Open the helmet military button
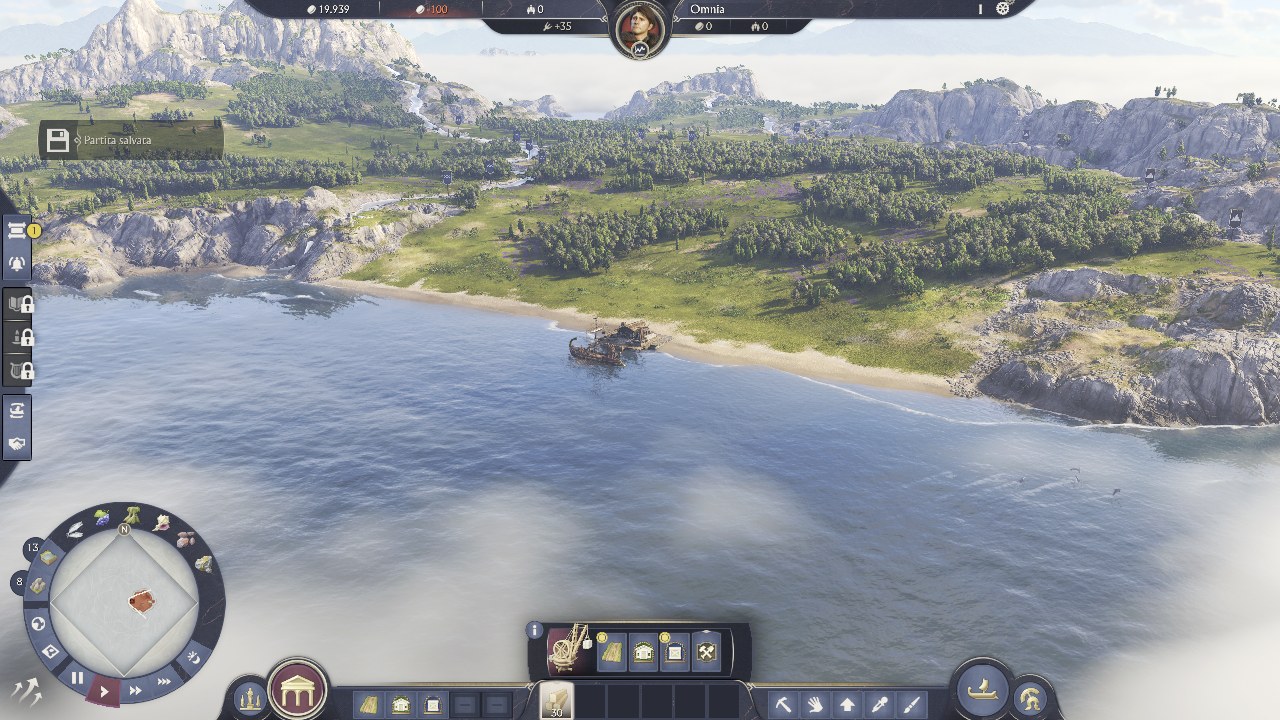The image size is (1280, 720). (1029, 698)
